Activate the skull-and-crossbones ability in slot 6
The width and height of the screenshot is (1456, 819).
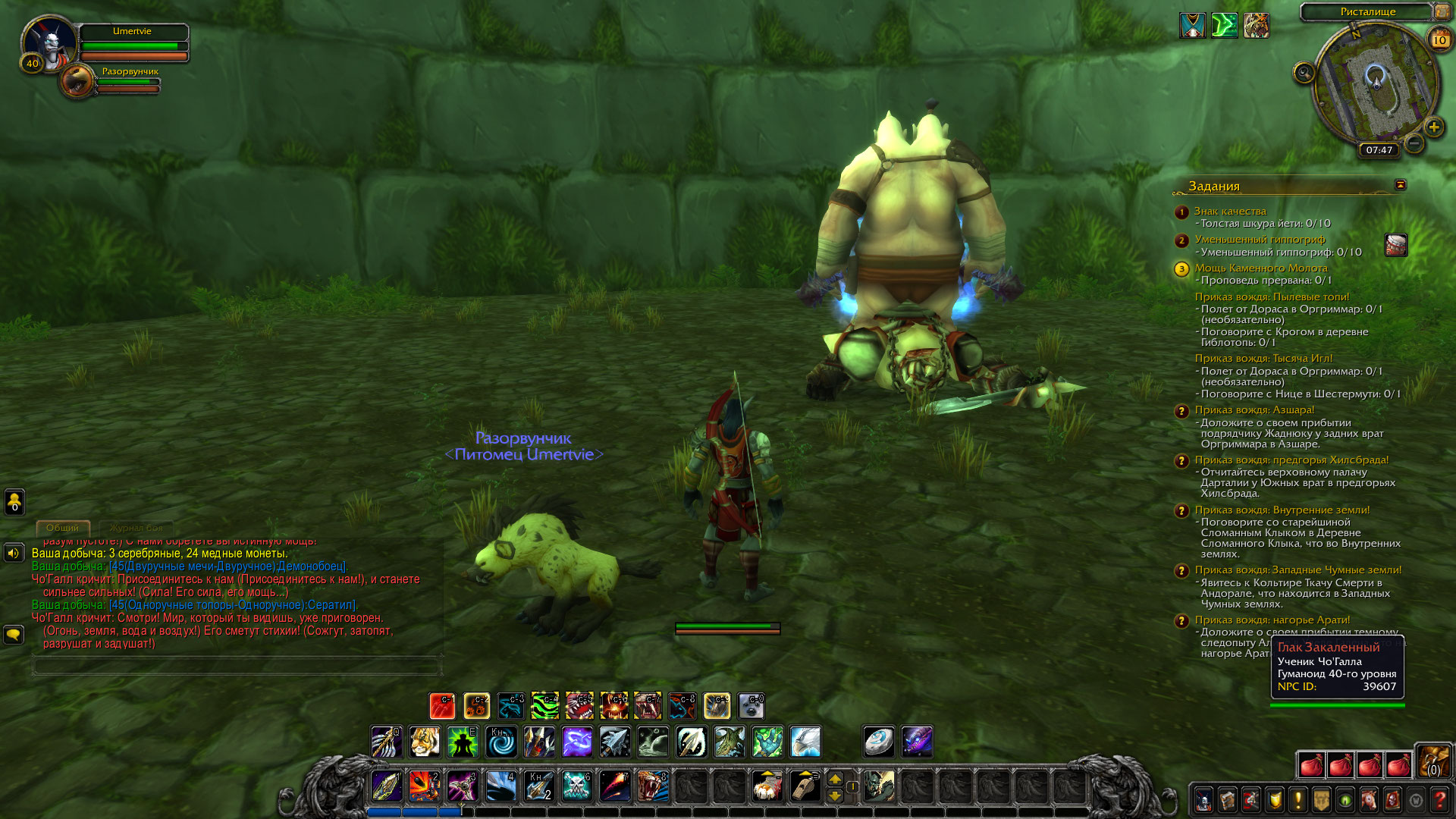click(576, 786)
